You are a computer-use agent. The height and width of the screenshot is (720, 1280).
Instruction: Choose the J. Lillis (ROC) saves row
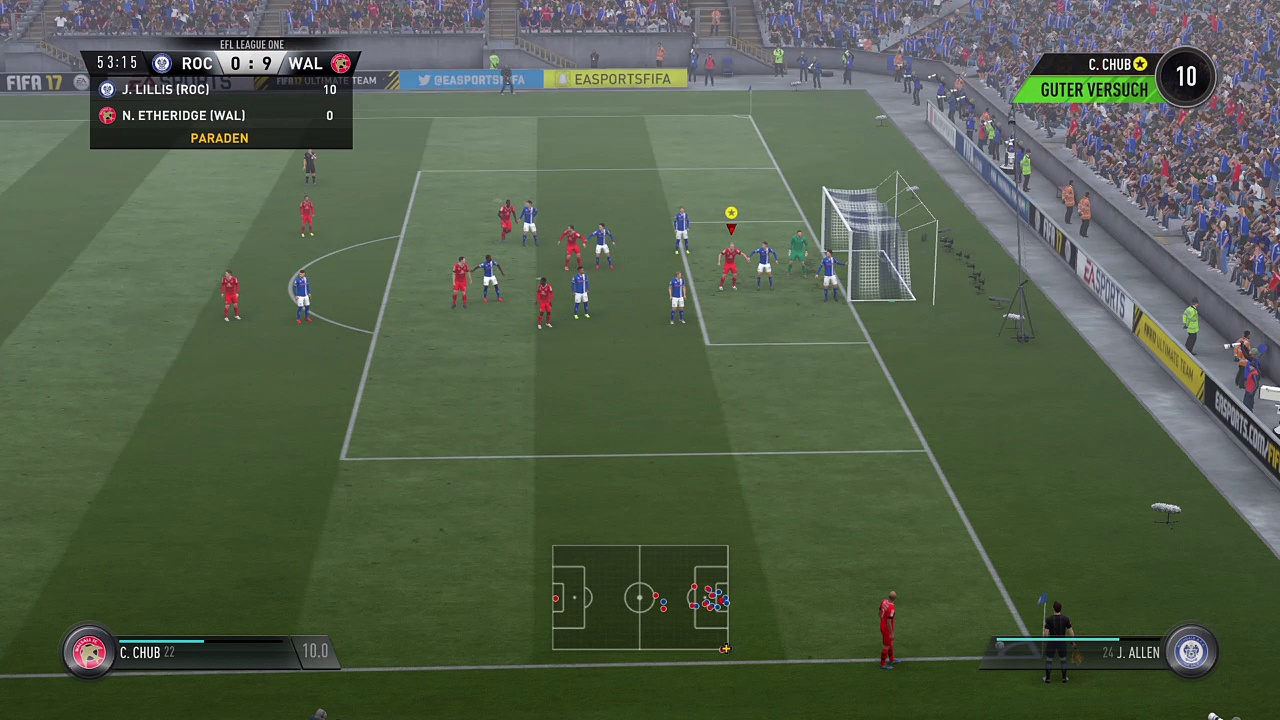(x=221, y=90)
